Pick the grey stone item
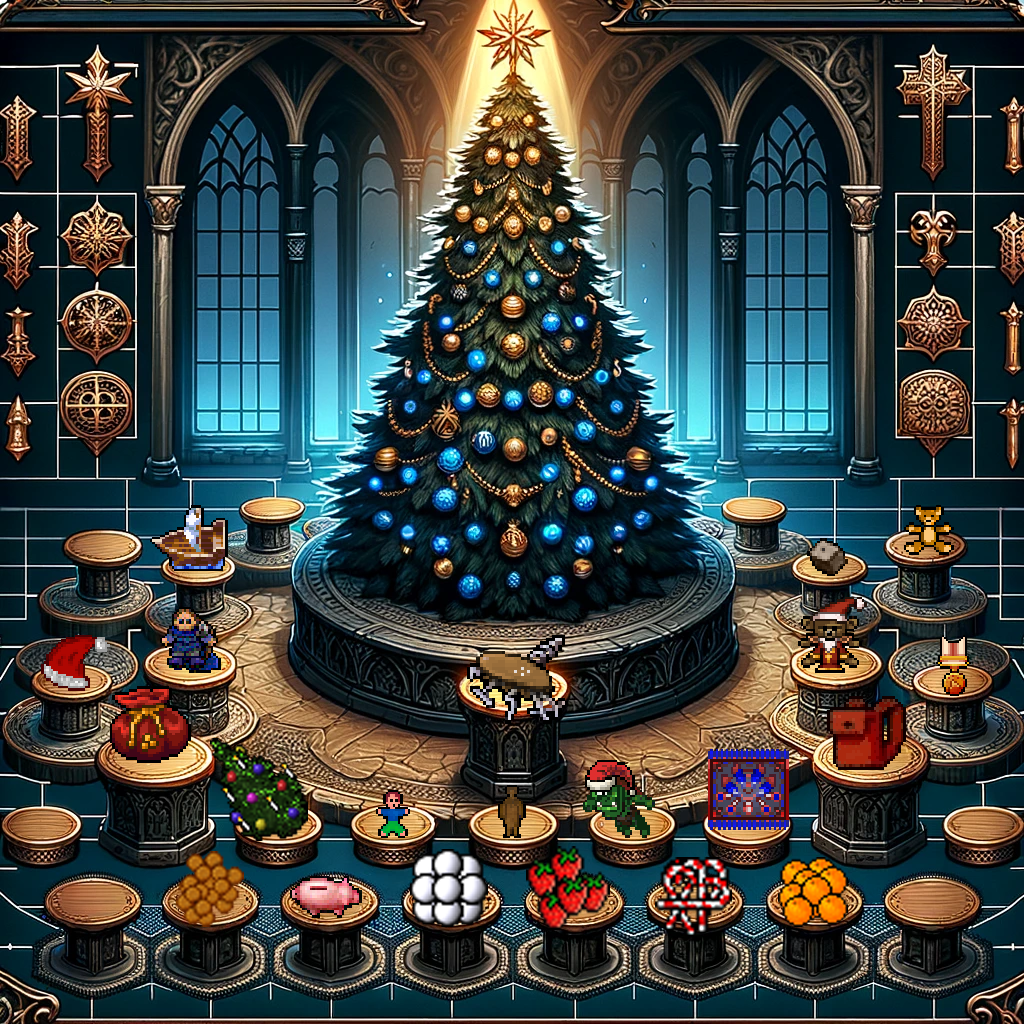This screenshot has height=1024, width=1024. point(827,557)
